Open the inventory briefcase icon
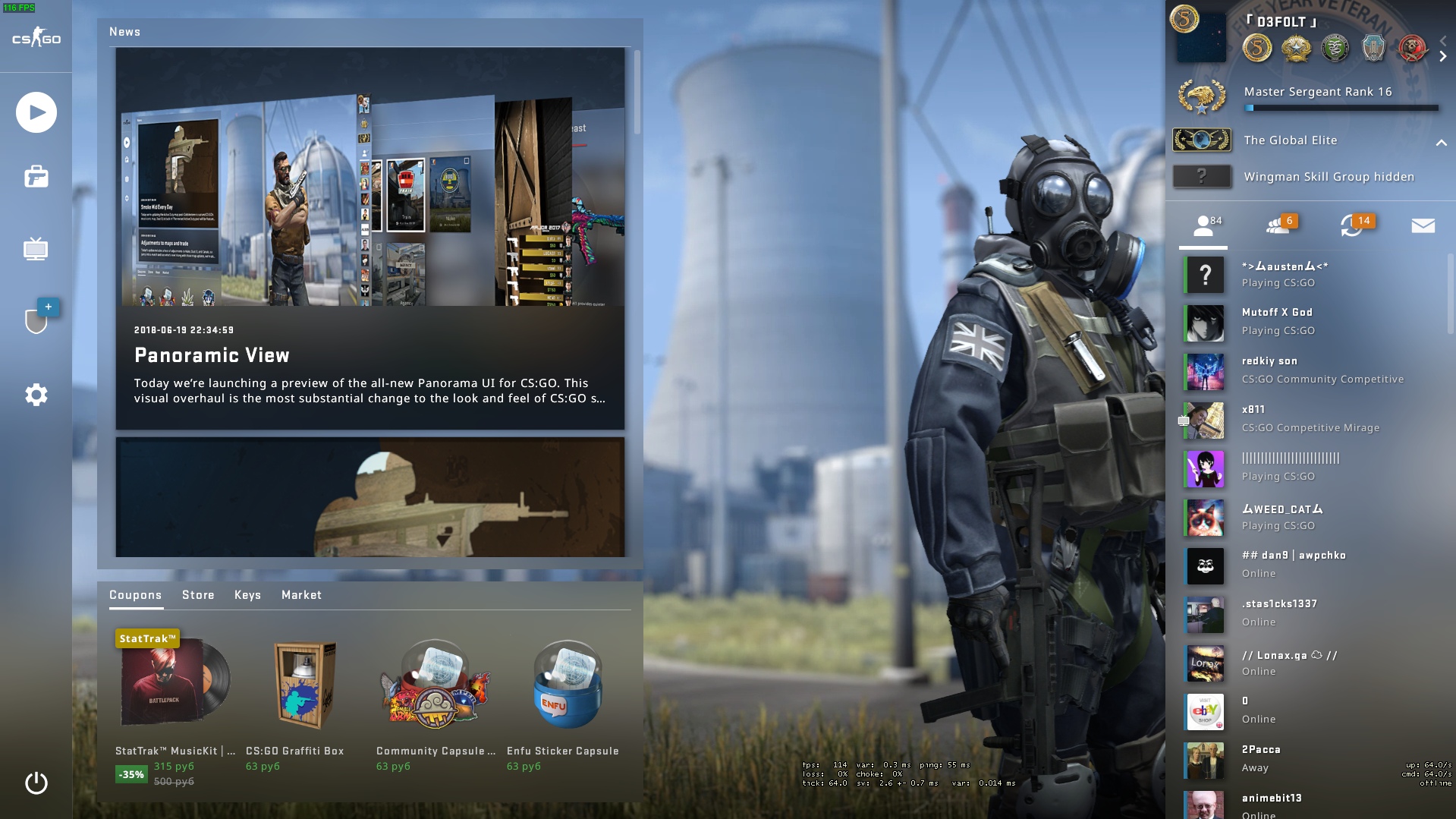 coord(36,177)
